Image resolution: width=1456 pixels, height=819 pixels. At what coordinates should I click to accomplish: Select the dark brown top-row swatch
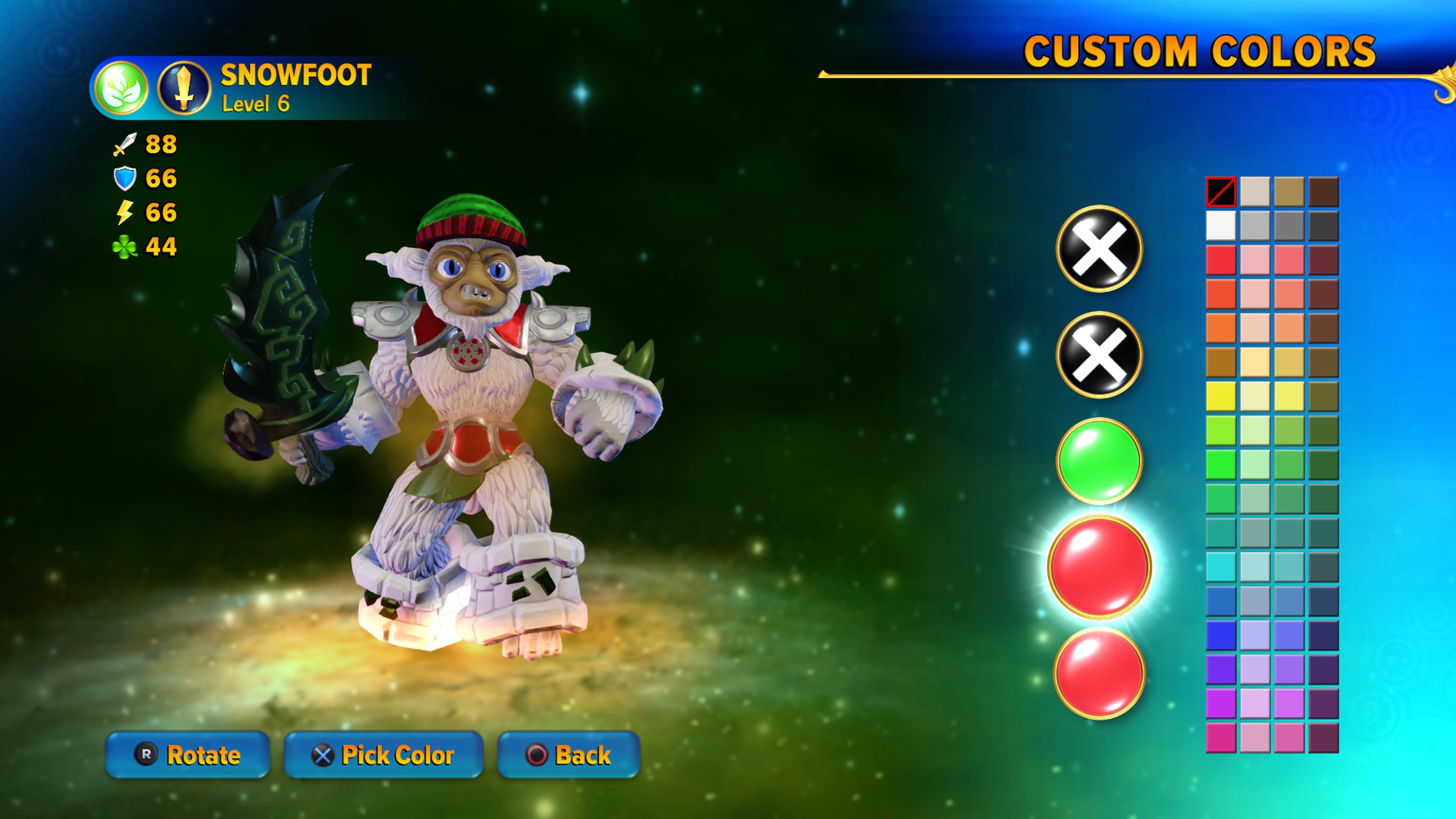pos(1323,192)
